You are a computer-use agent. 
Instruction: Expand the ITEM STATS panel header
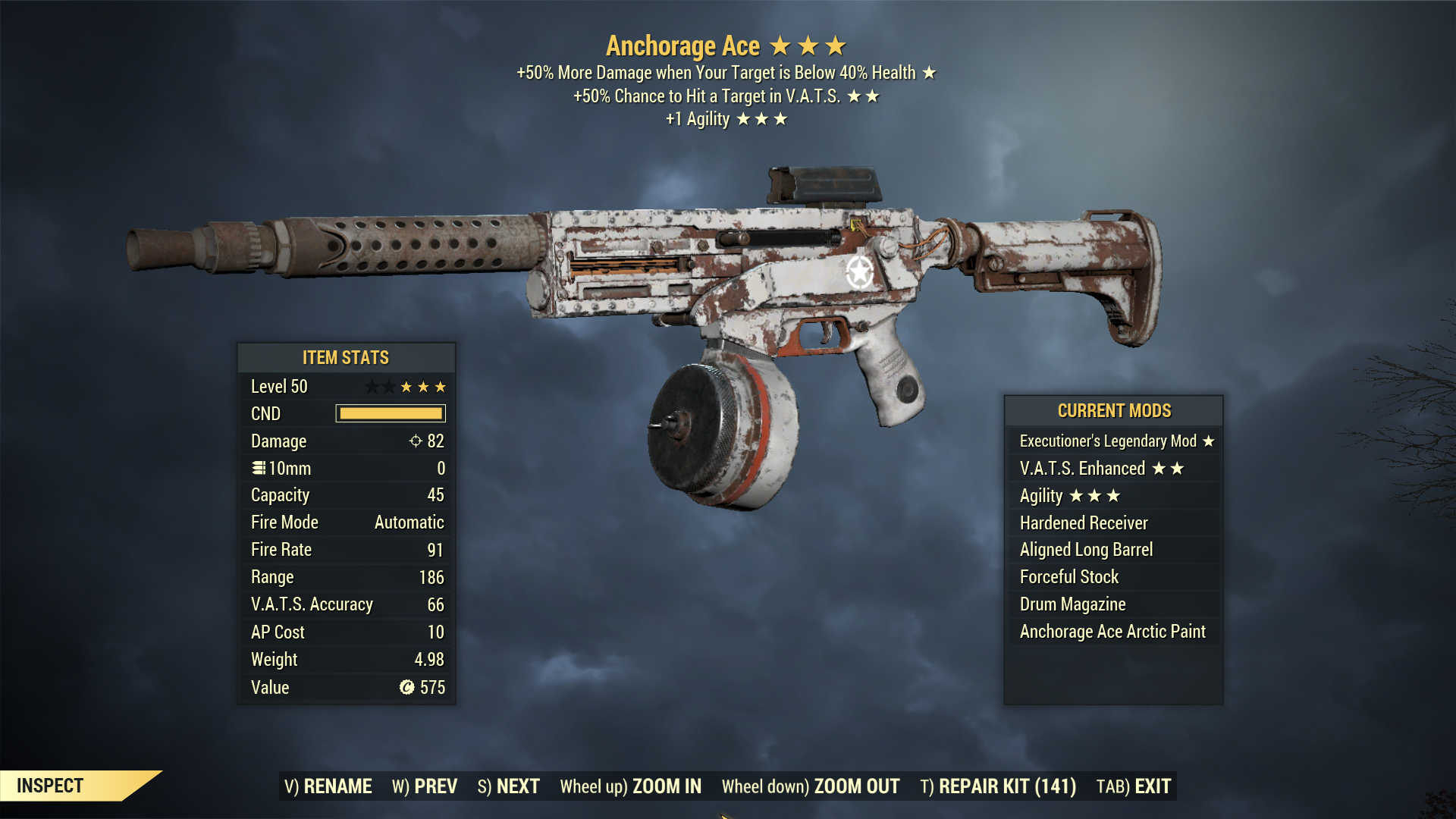[x=347, y=357]
